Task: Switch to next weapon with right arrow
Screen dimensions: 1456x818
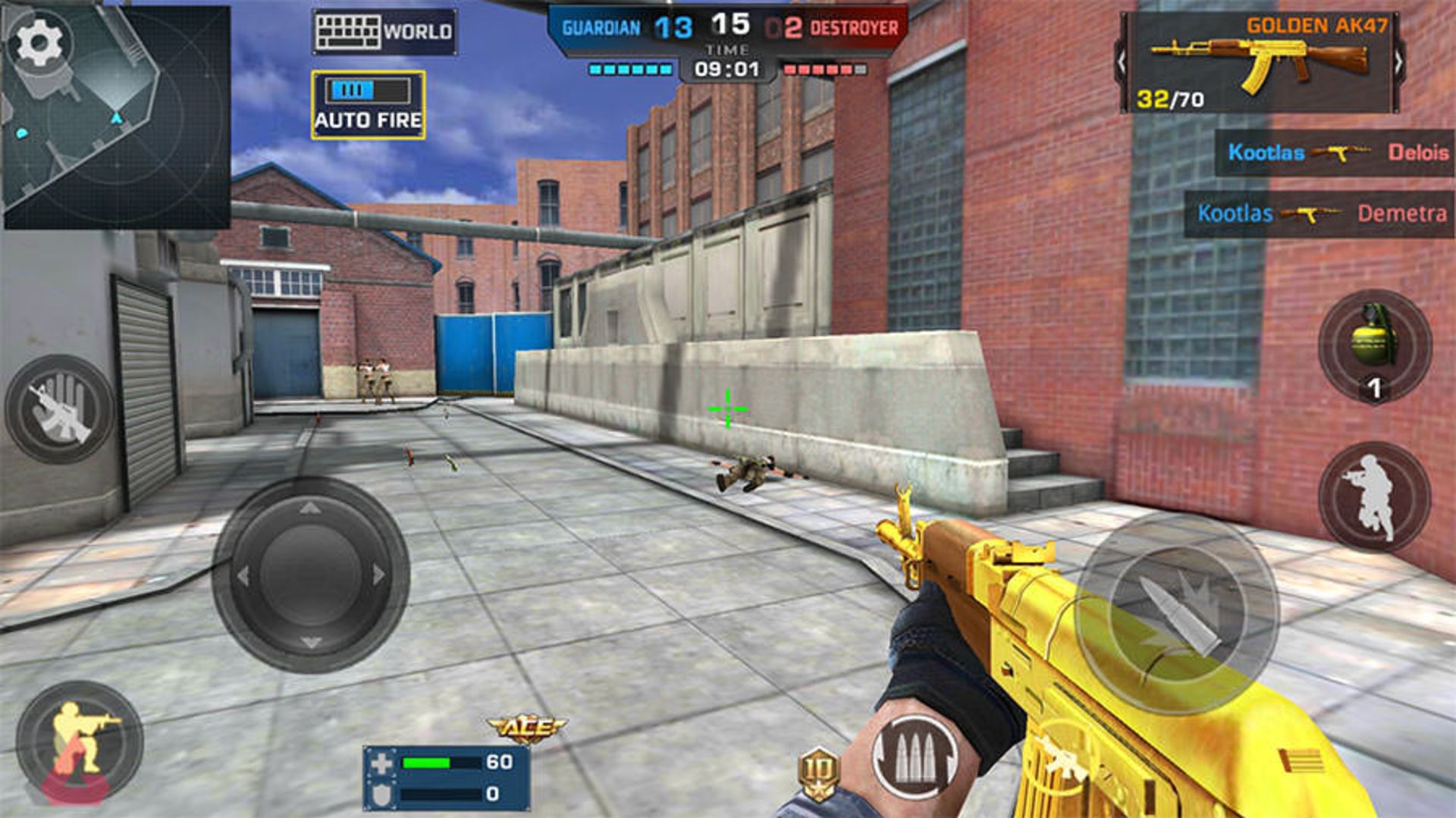Action: [1398, 63]
